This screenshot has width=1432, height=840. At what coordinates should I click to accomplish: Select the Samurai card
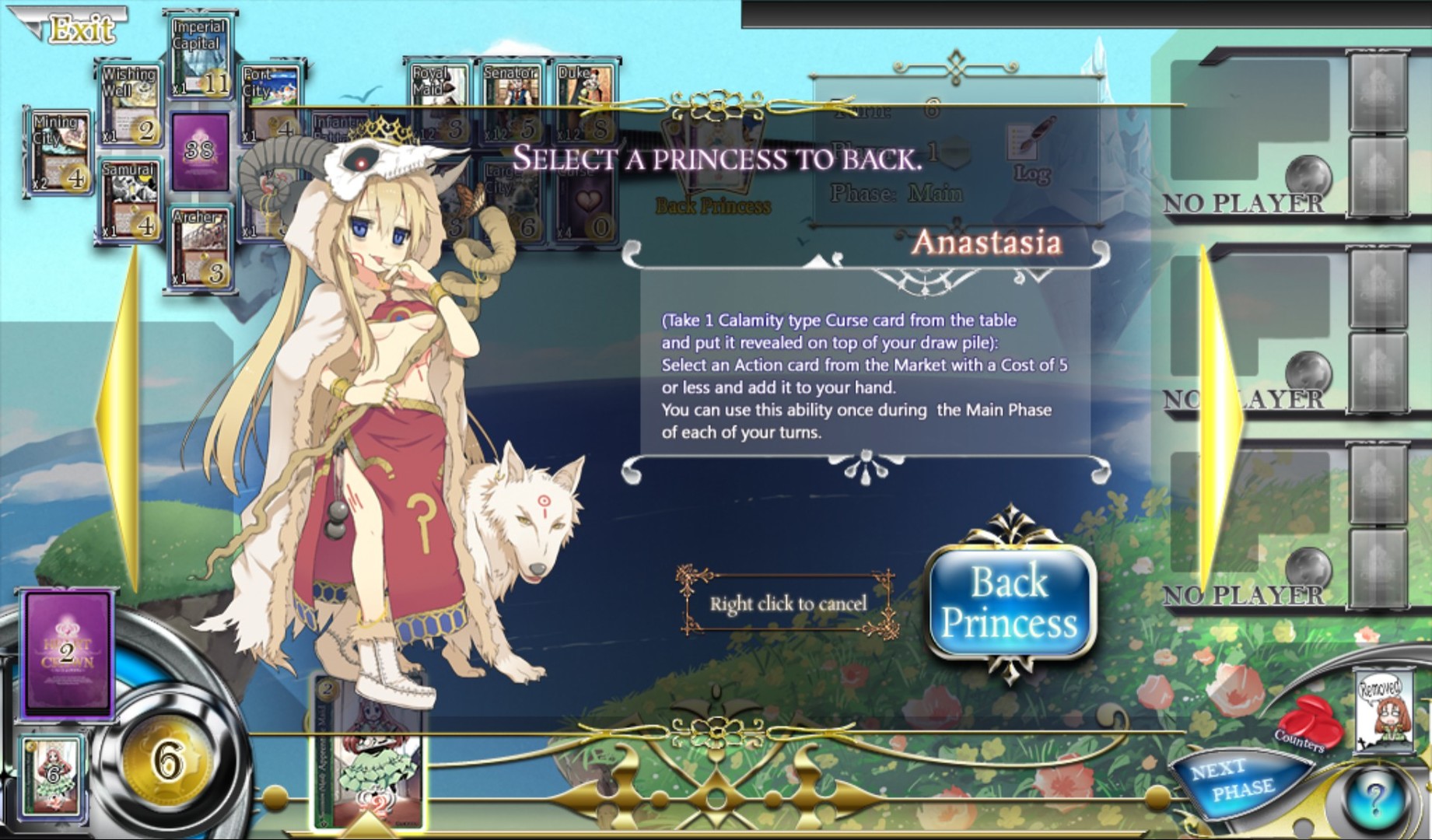tap(132, 198)
